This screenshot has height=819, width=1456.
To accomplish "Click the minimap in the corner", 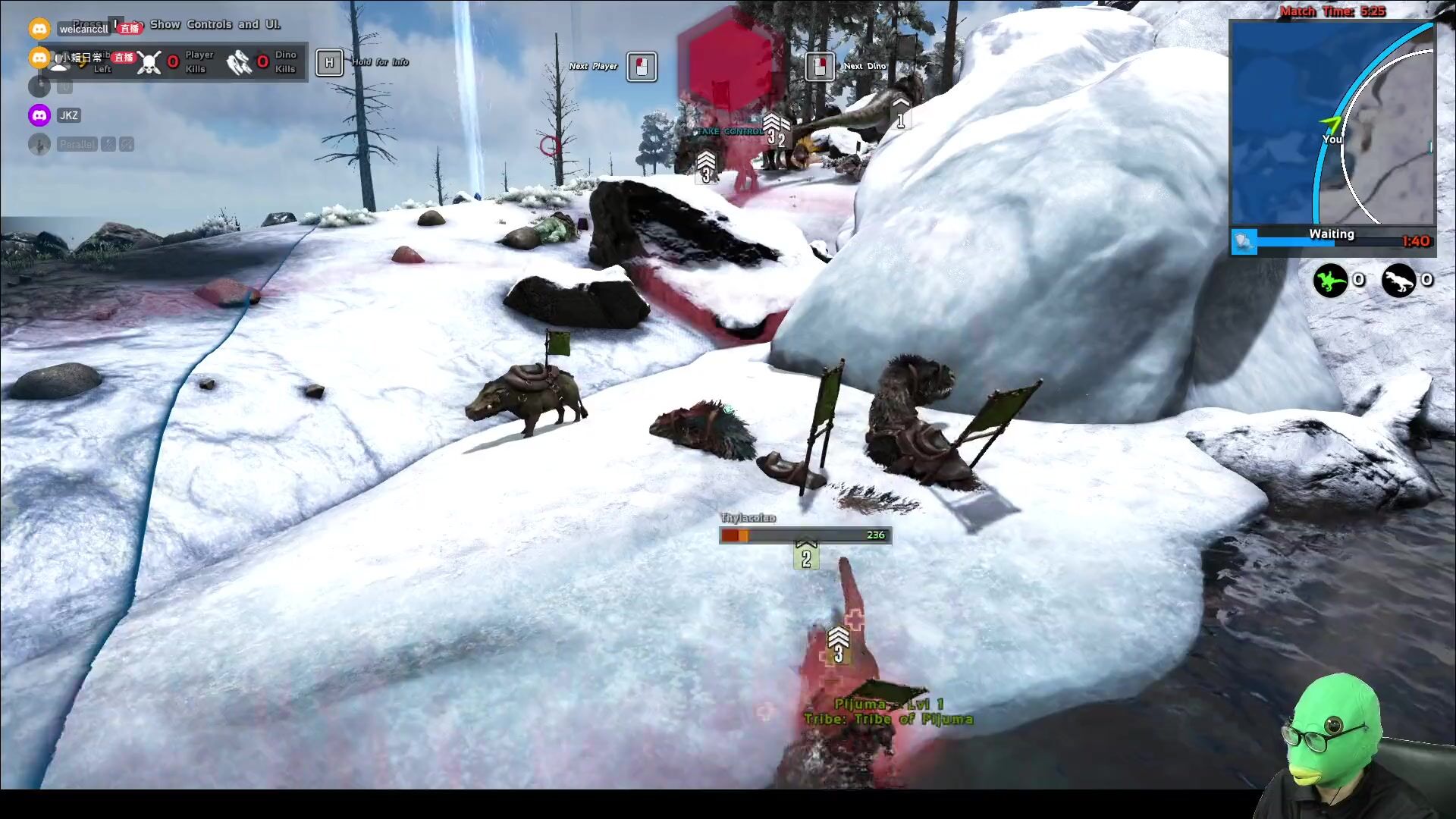I will tap(1332, 123).
